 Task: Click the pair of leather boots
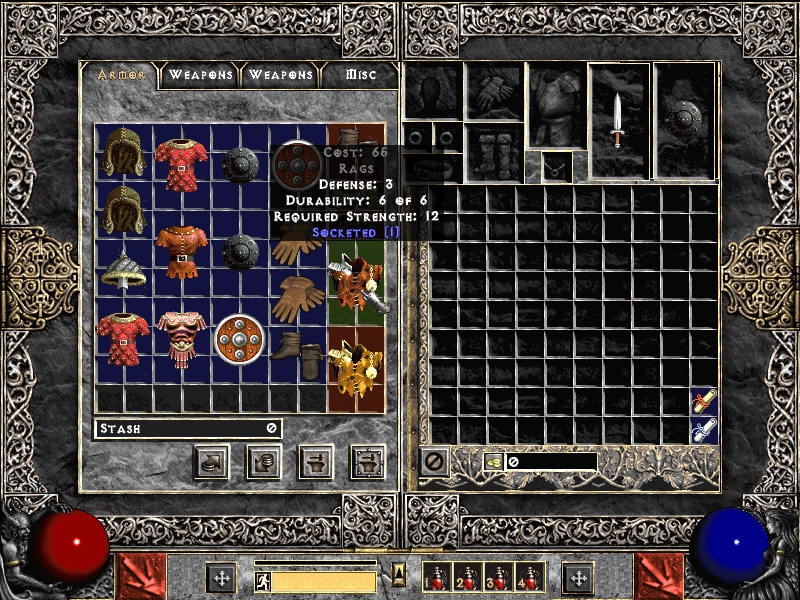click(297, 350)
